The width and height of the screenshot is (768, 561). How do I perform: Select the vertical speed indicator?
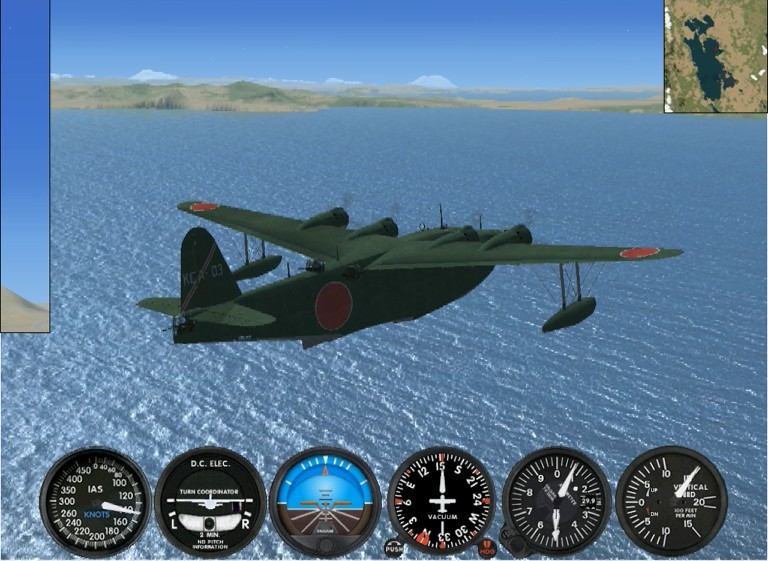point(671,500)
